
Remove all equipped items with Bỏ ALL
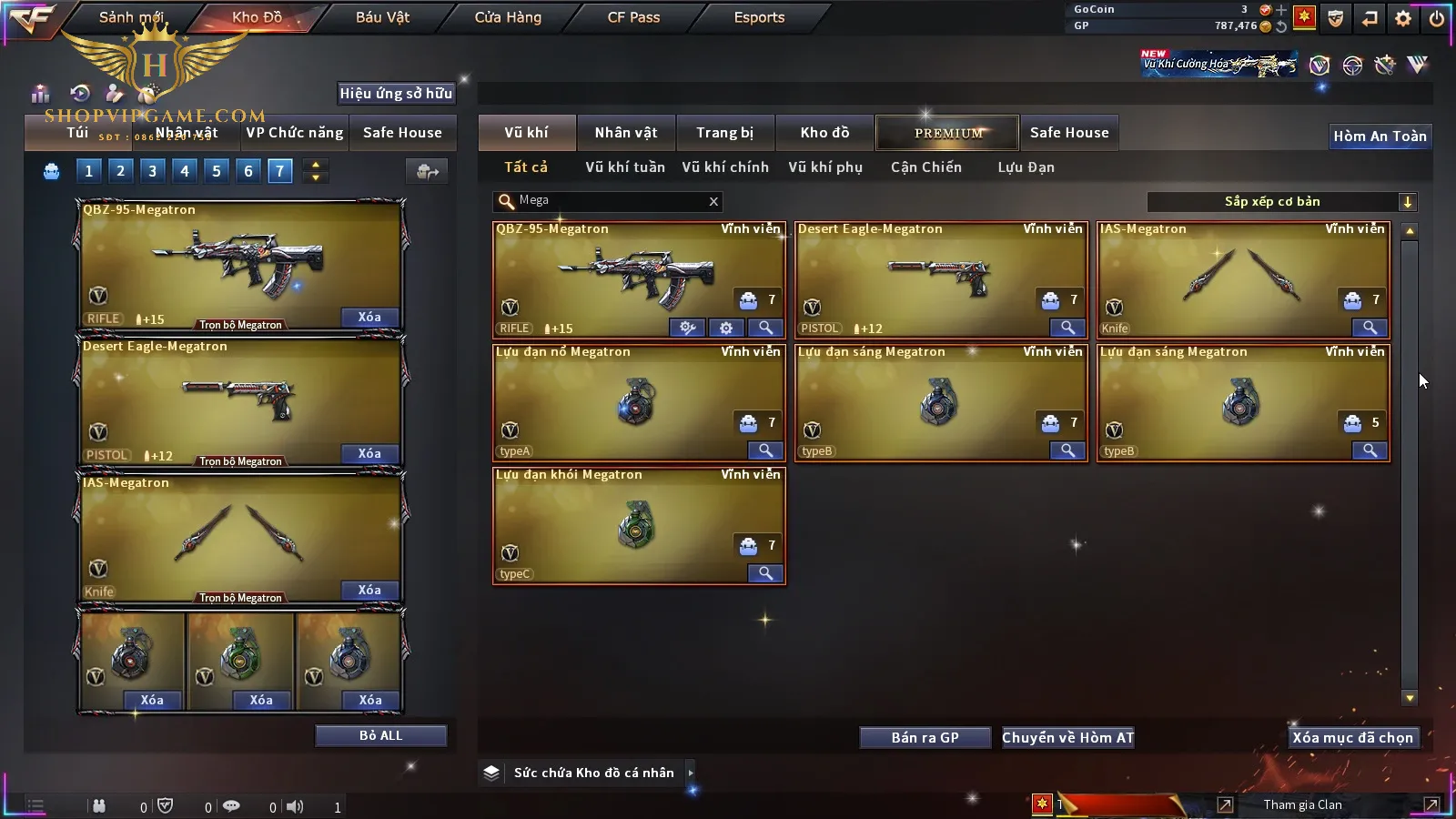[380, 735]
